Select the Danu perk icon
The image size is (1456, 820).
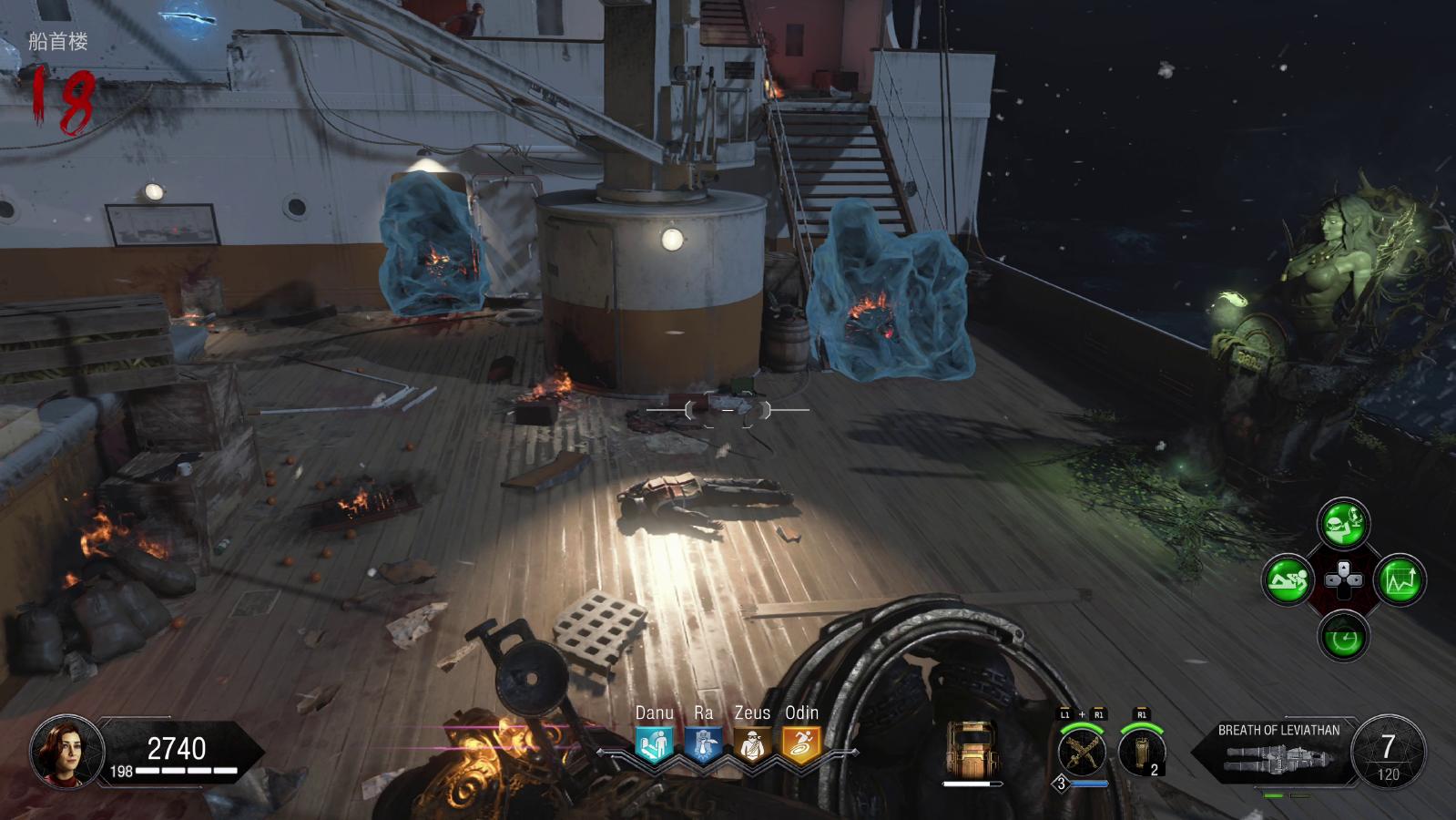[654, 745]
